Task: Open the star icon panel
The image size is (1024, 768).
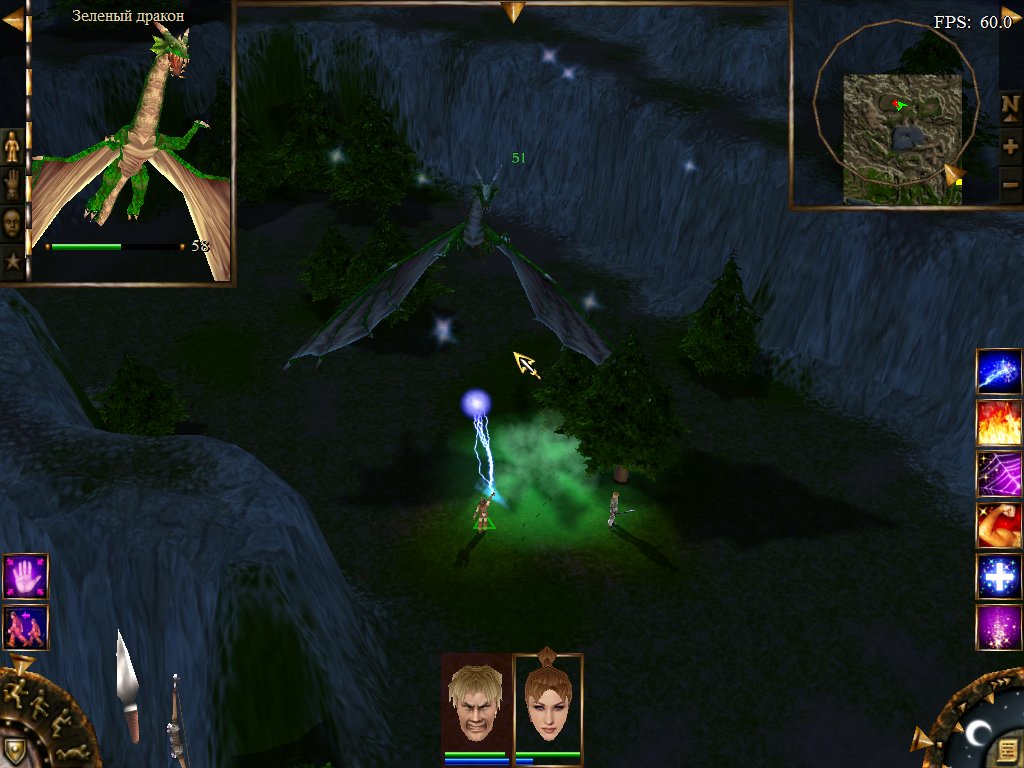Action: point(12,263)
